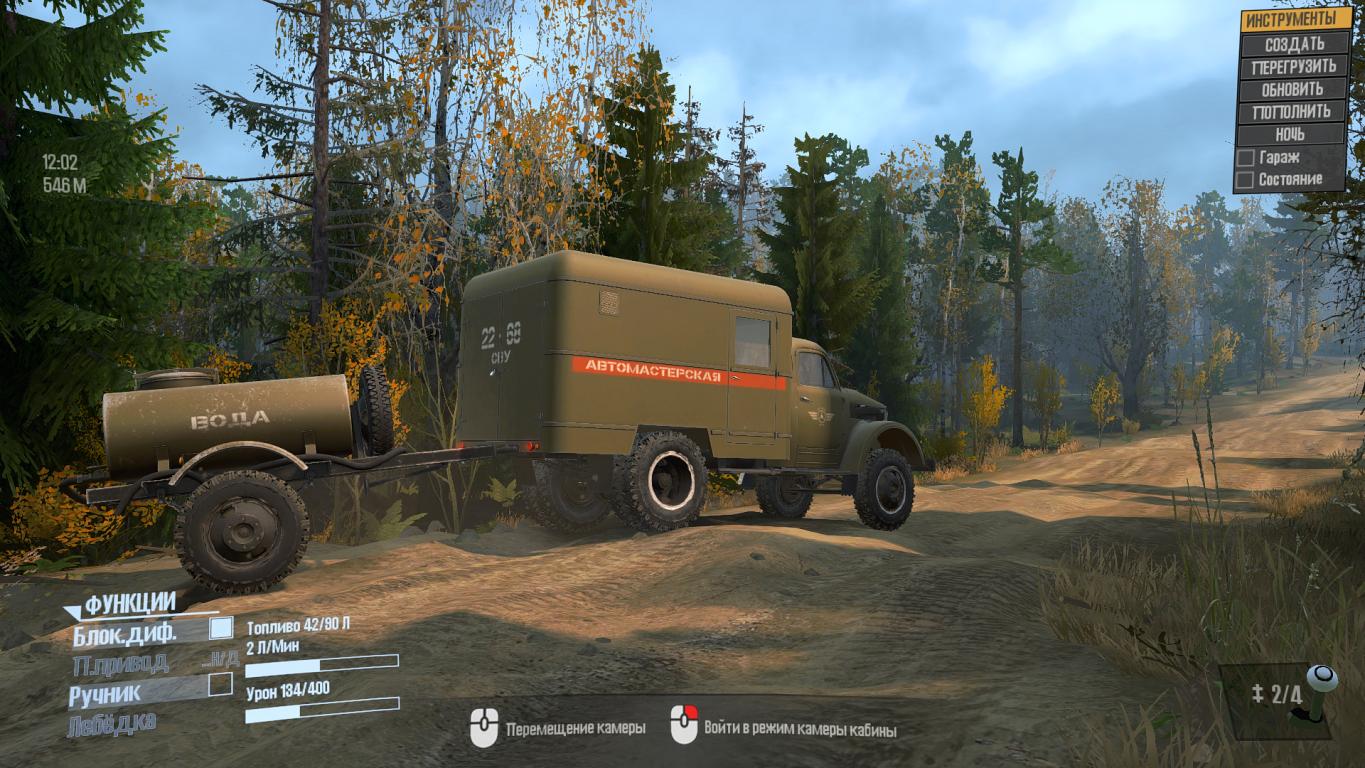Click the П.привод all-wheel drive function
The width and height of the screenshot is (1365, 768).
[x=120, y=663]
